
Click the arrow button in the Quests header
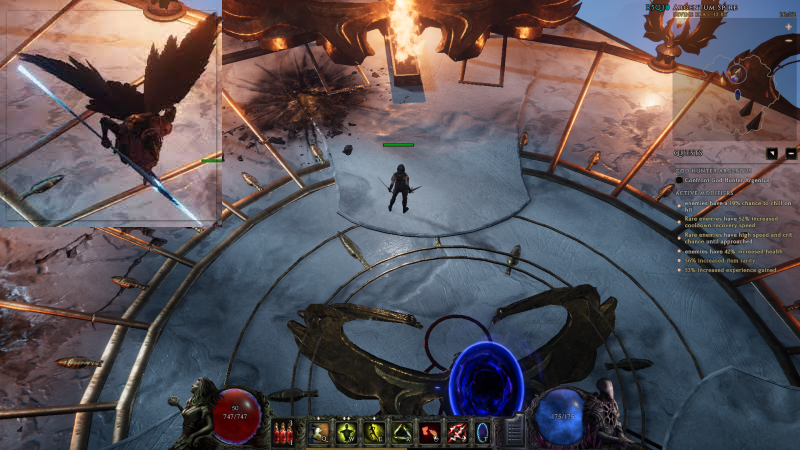(773, 154)
